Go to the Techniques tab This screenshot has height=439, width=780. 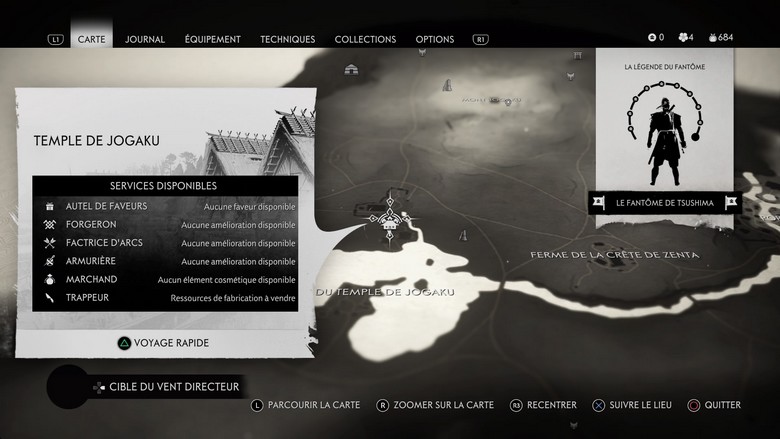(x=287, y=39)
